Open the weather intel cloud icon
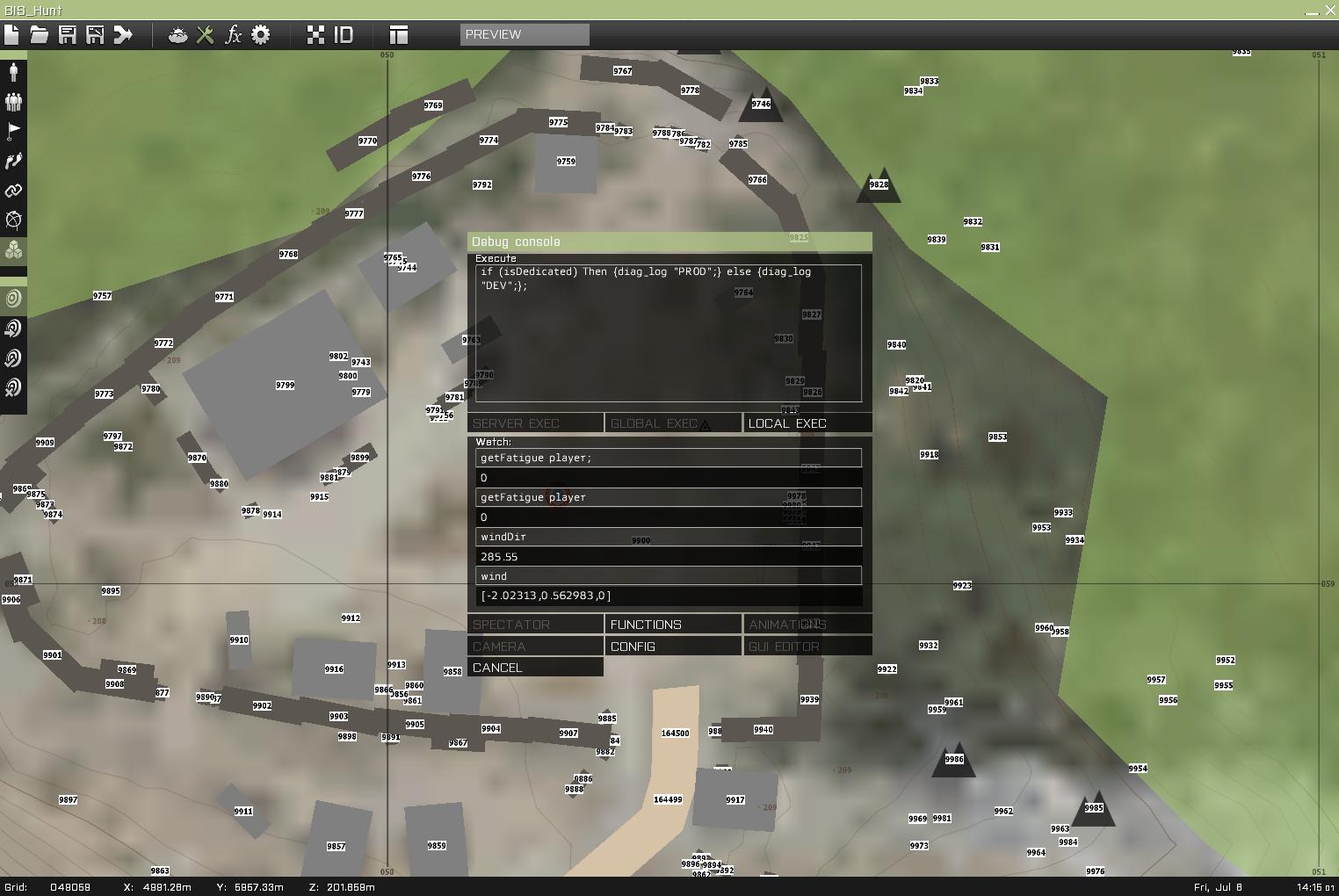Image resolution: width=1339 pixels, height=896 pixels. coord(177,35)
